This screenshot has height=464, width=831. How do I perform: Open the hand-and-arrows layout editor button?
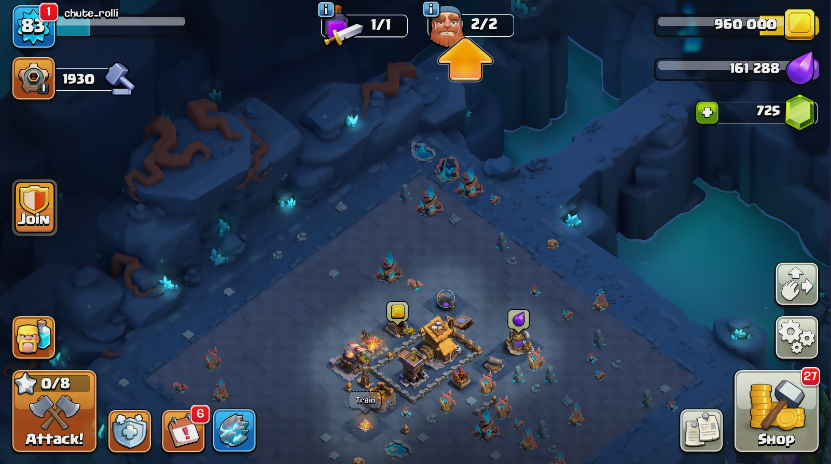click(x=796, y=284)
